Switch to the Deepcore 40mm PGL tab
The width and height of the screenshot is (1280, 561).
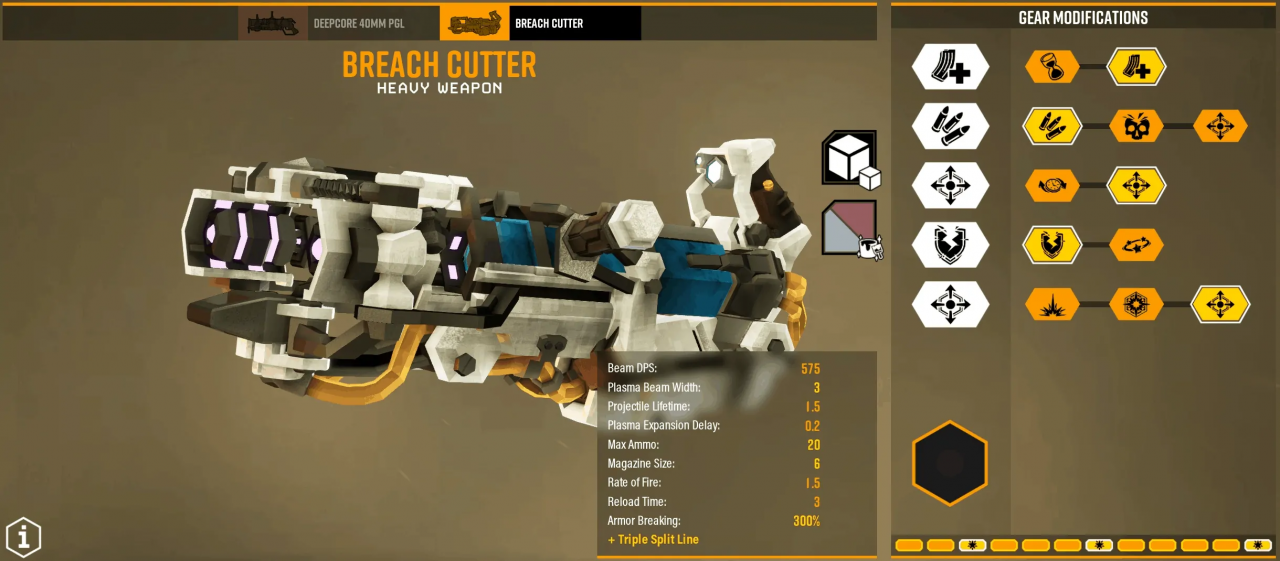338,23
